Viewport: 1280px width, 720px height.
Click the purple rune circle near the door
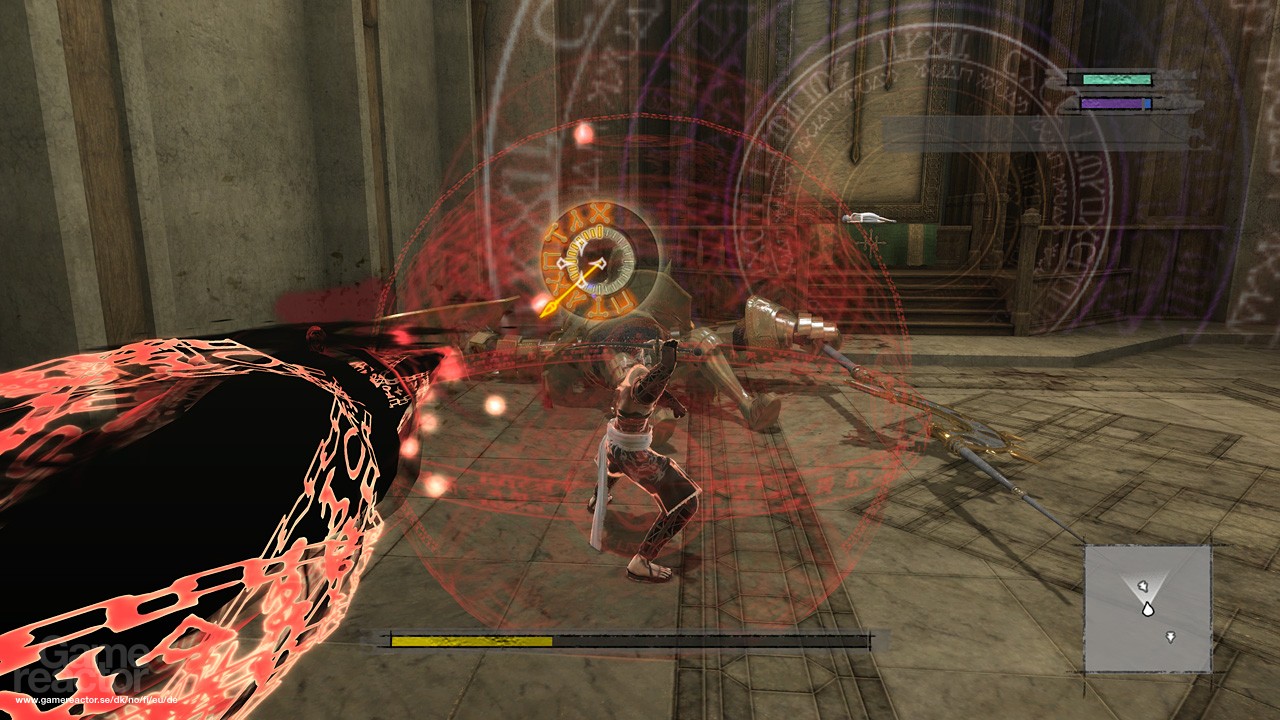pos(1070,170)
